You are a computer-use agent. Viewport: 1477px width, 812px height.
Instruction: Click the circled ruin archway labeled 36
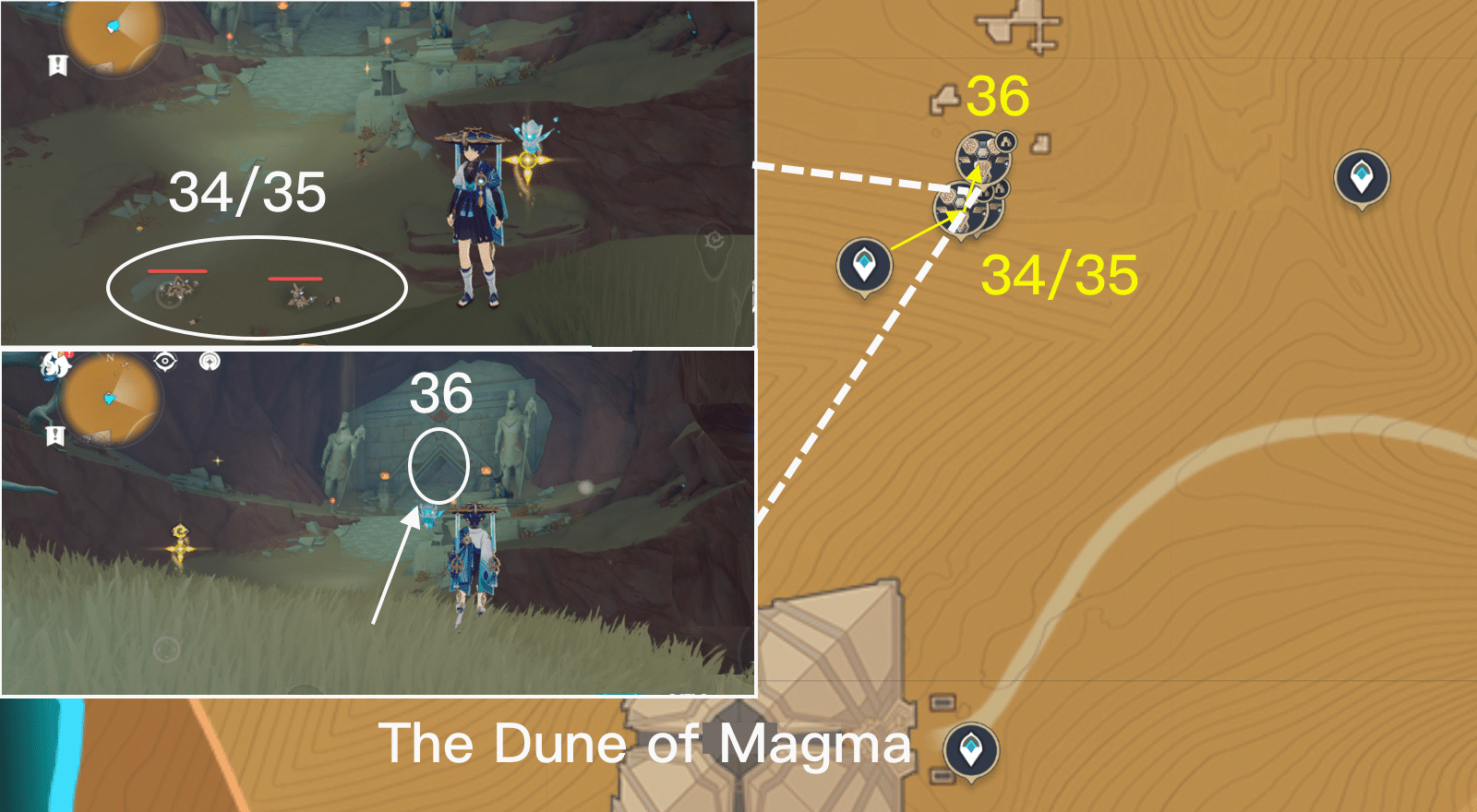pyautogui.click(x=438, y=464)
